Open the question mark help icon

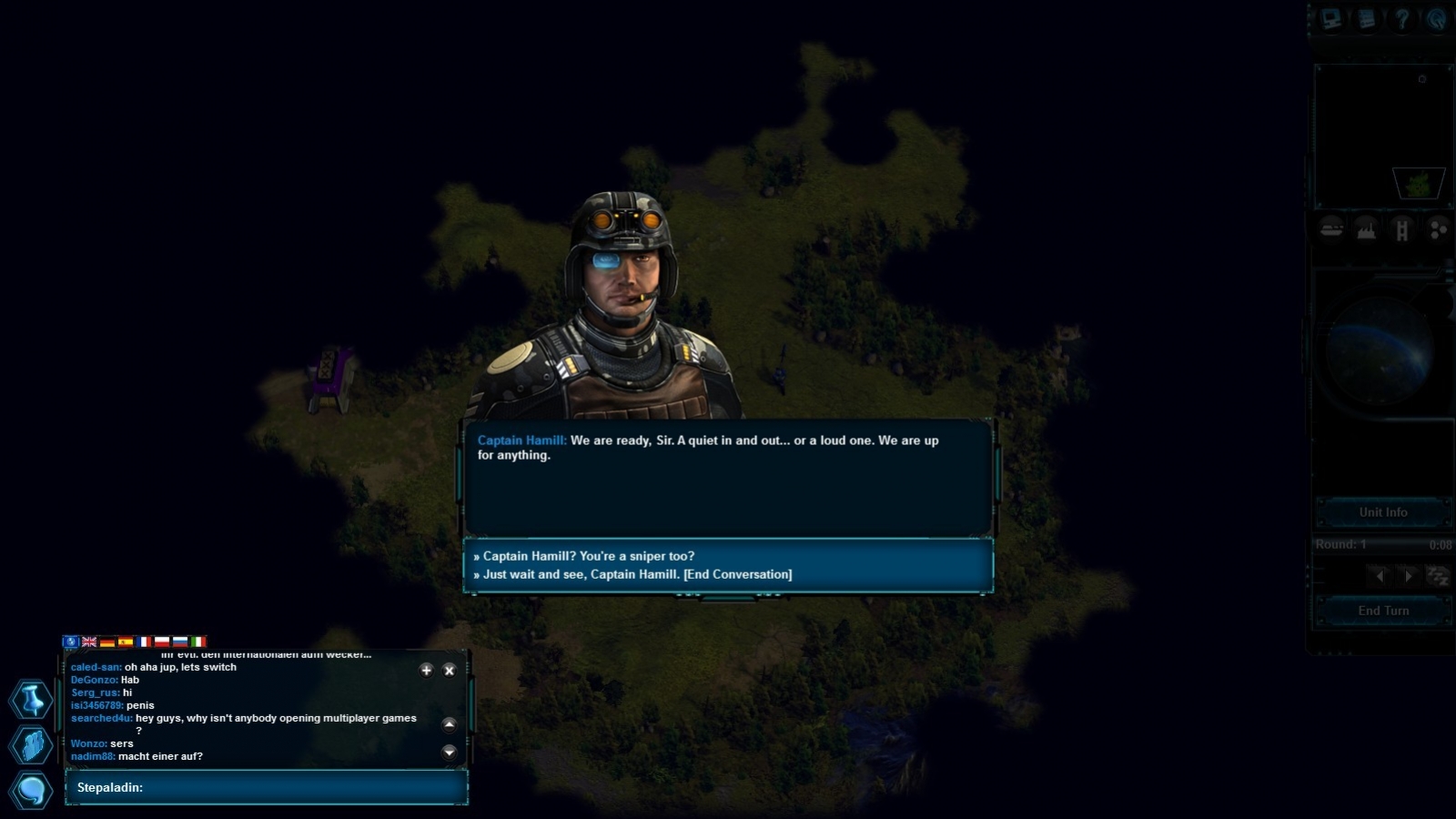pos(1401,20)
